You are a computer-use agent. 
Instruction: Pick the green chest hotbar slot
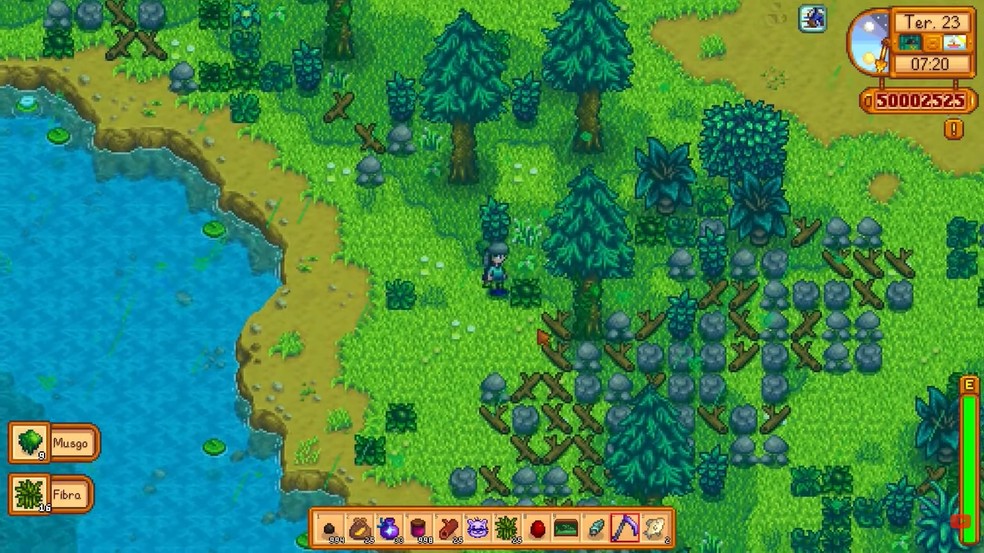(x=566, y=528)
